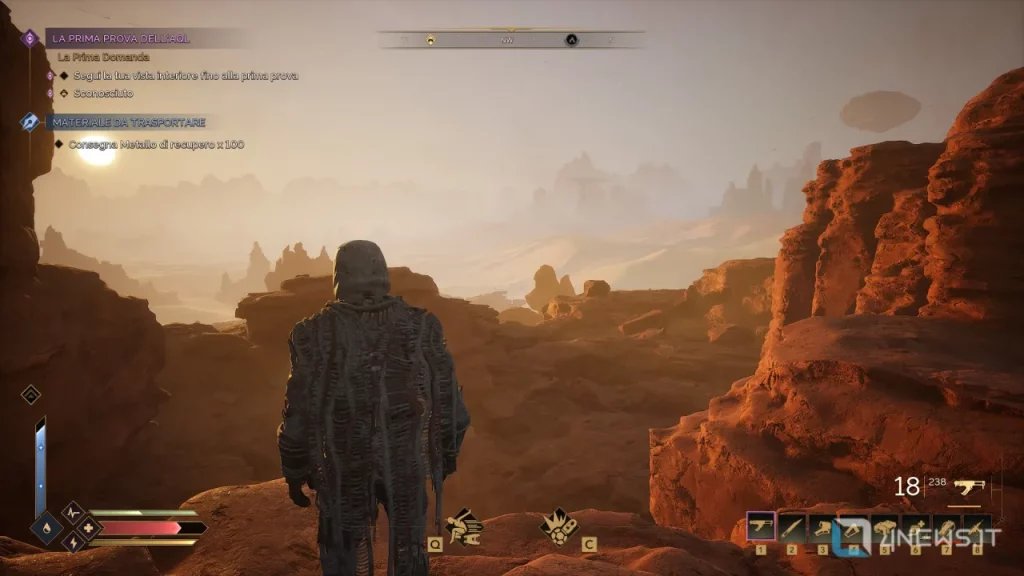
Task: Equip the blade in hotbar slot 2
Action: [792, 527]
